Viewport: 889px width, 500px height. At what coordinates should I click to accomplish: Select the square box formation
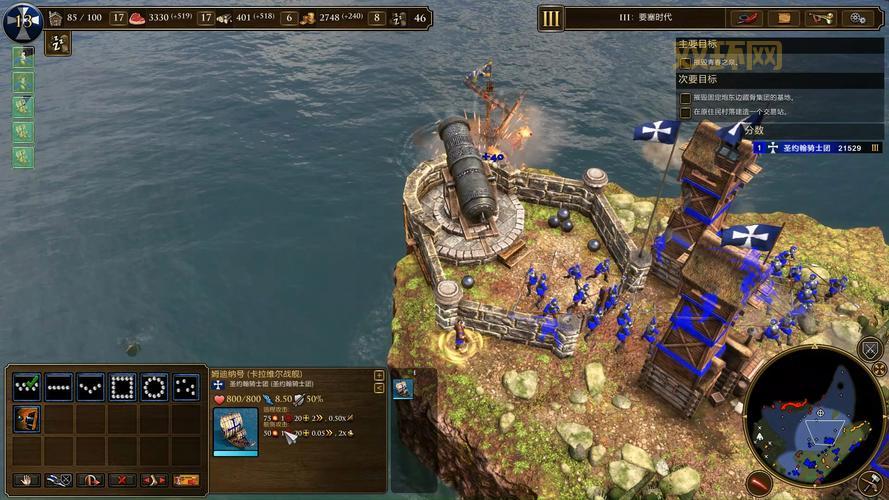(x=123, y=386)
